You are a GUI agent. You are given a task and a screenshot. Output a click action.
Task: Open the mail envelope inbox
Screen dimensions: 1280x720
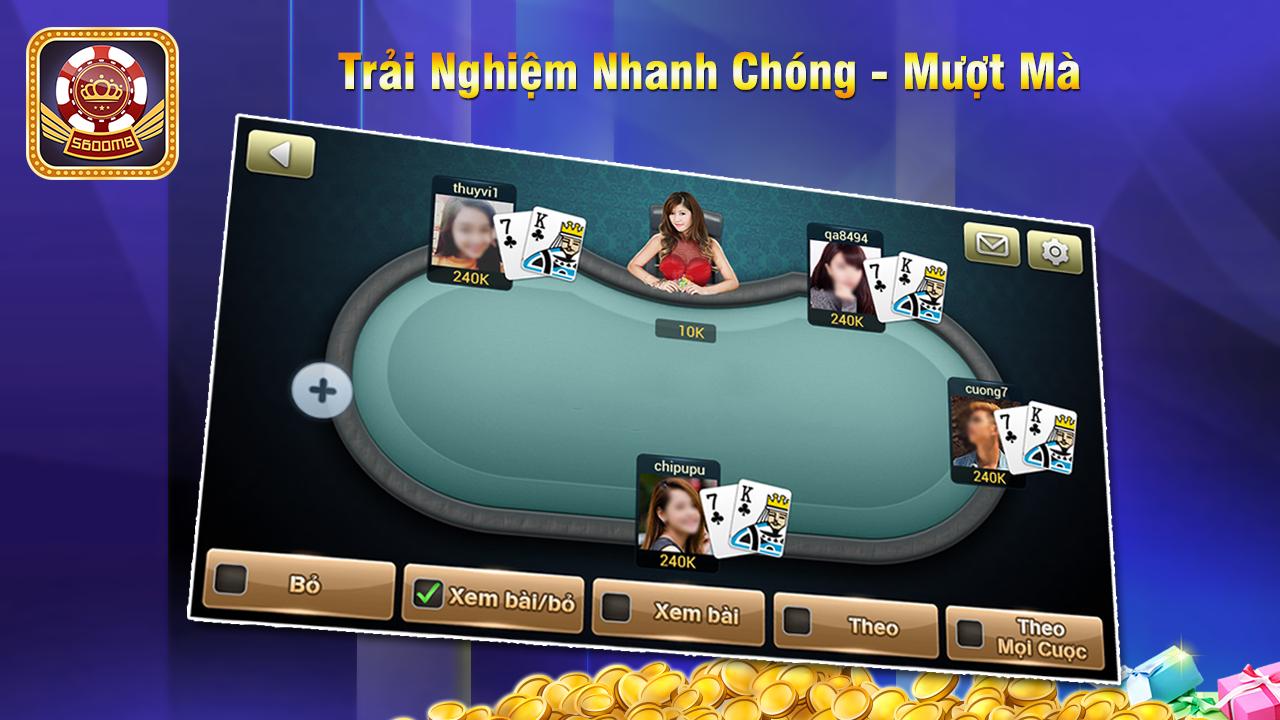[x=992, y=245]
